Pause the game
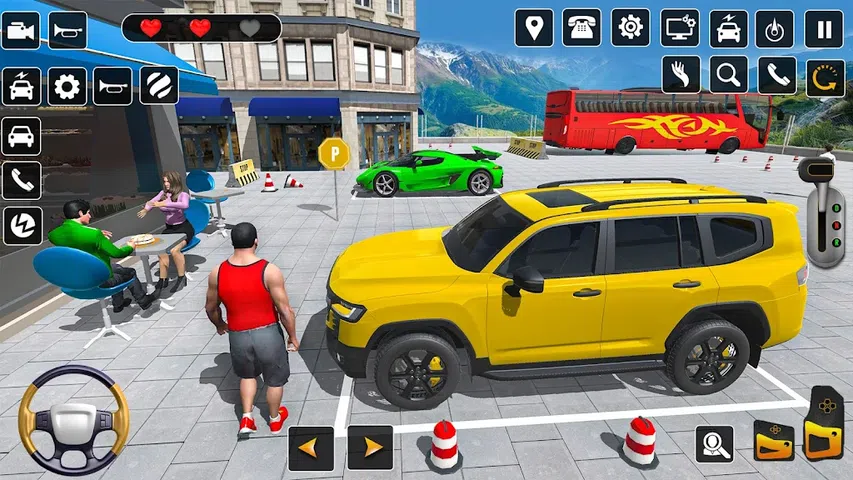Image resolution: width=853 pixels, height=480 pixels. point(824,28)
